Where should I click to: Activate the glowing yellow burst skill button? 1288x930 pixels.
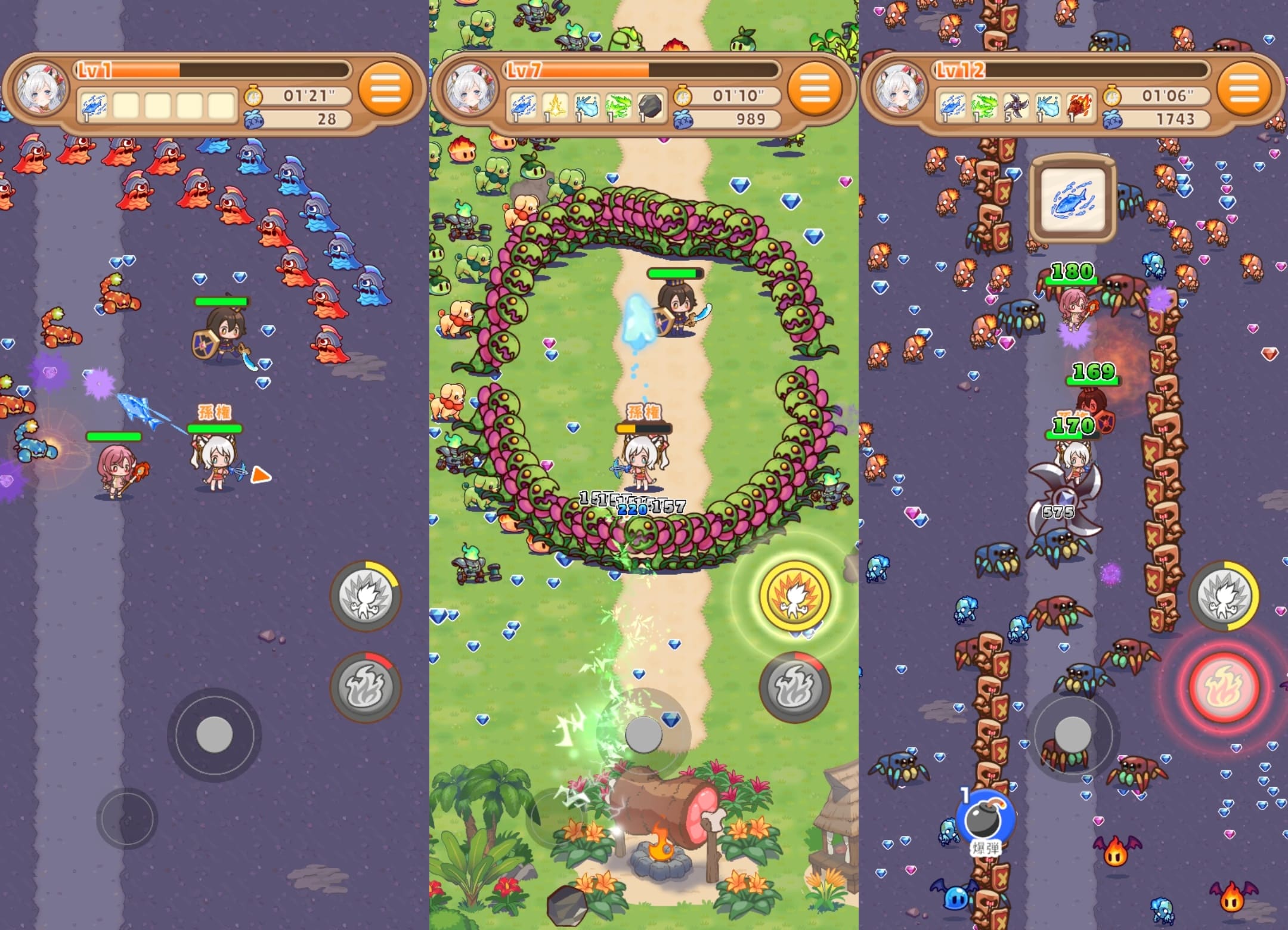click(x=794, y=595)
